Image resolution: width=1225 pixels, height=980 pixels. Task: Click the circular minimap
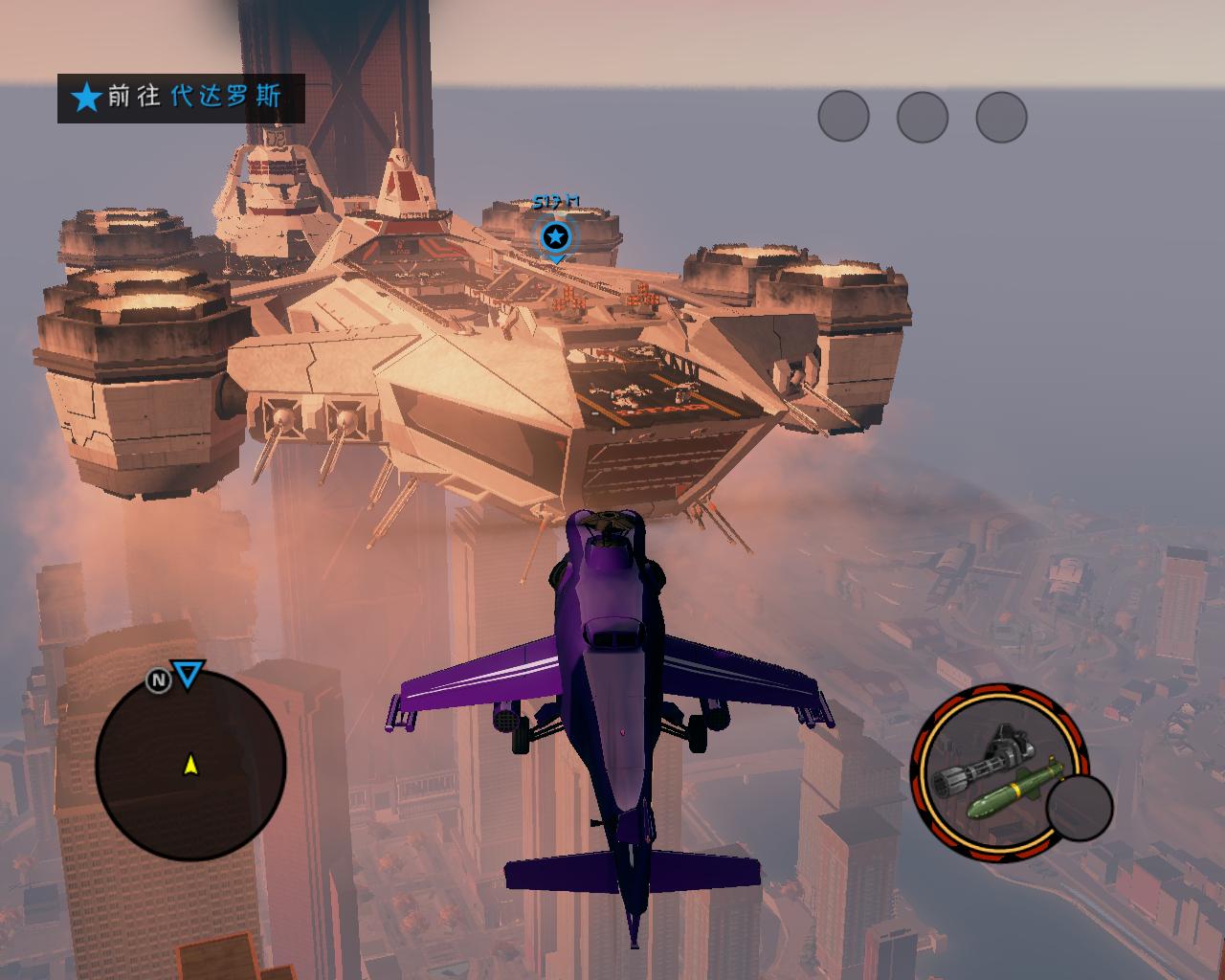click(190, 764)
